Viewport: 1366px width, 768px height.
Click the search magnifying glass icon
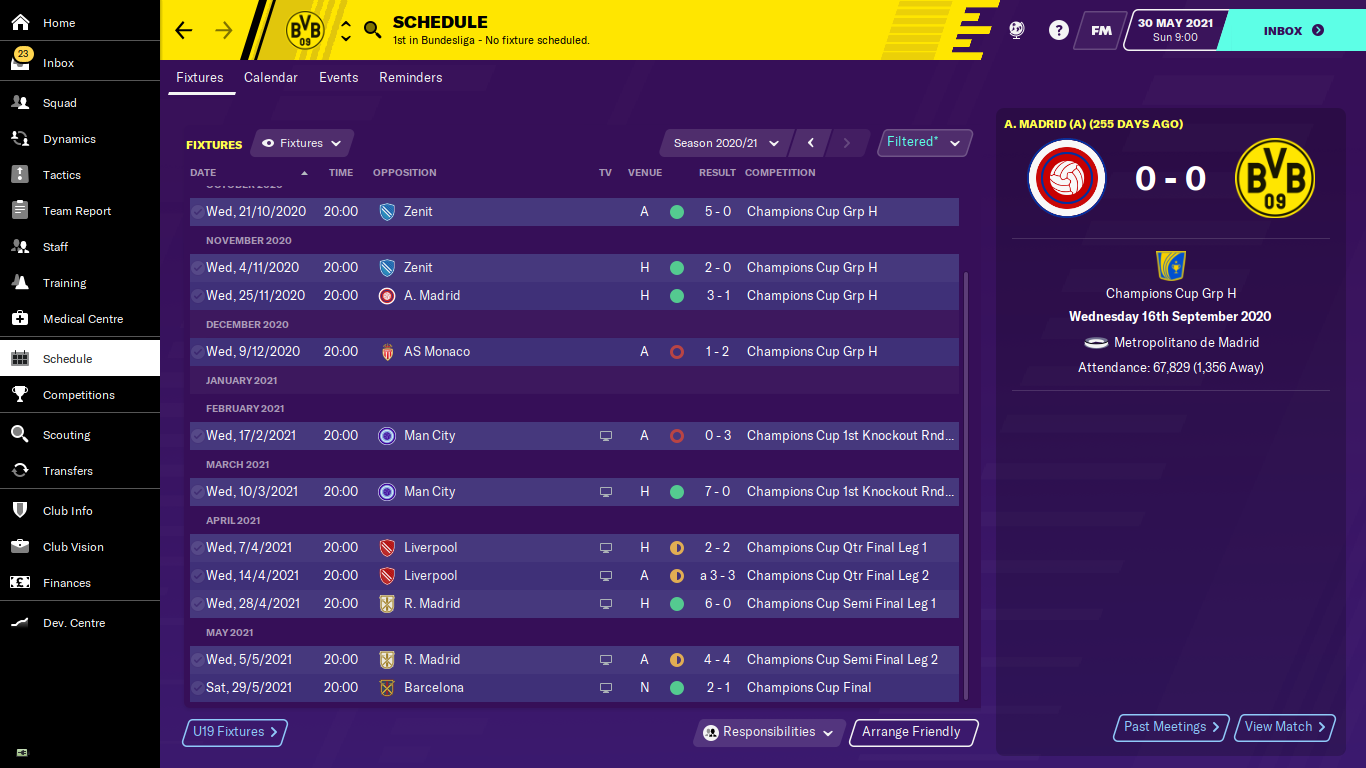click(373, 30)
